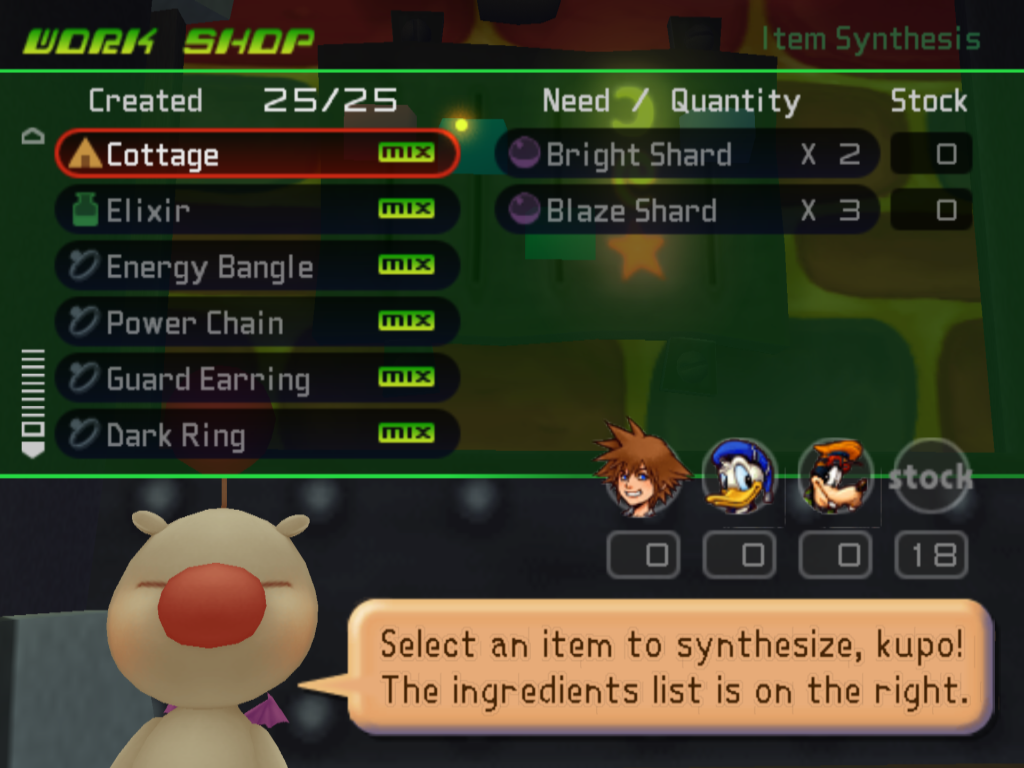Pick the Power Chain recipe
Screen dimensions: 1024x768
click(256, 322)
